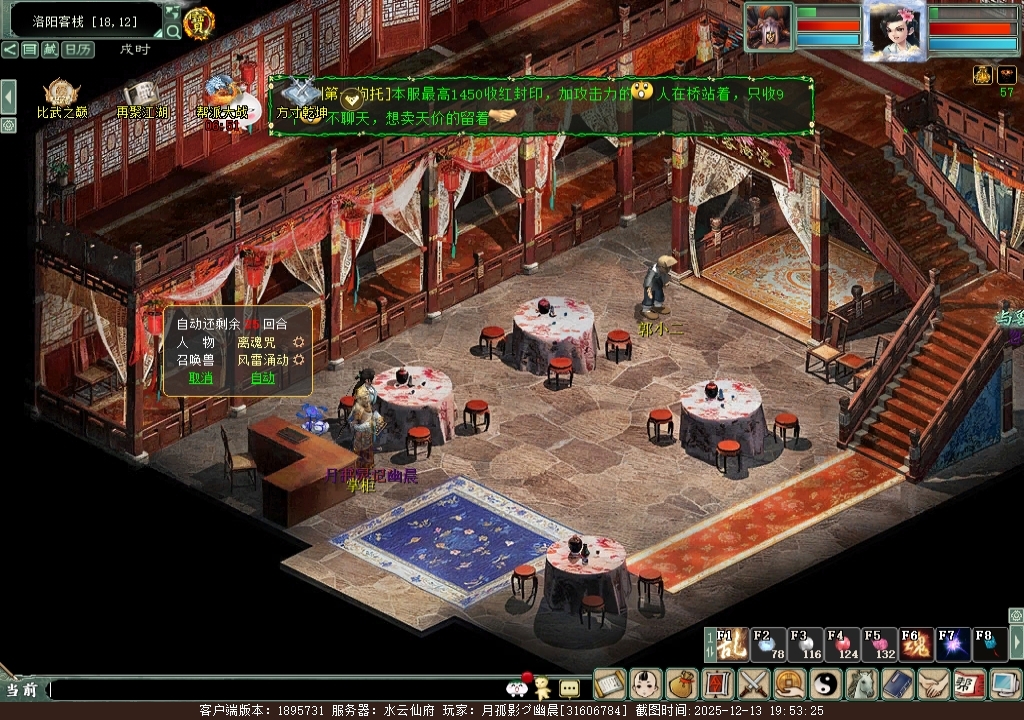Activate the F1 乱 skill slot

[732, 645]
